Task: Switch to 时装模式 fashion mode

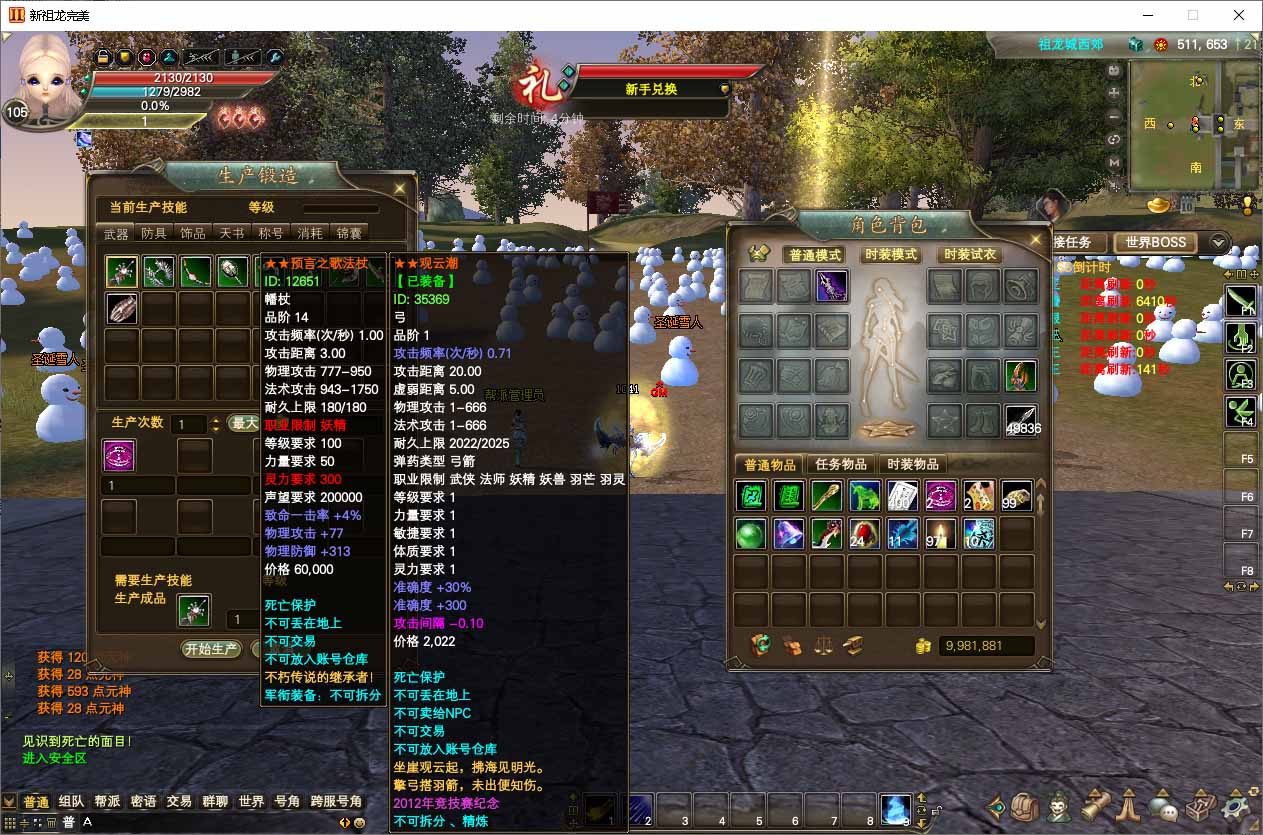Action: (x=891, y=255)
